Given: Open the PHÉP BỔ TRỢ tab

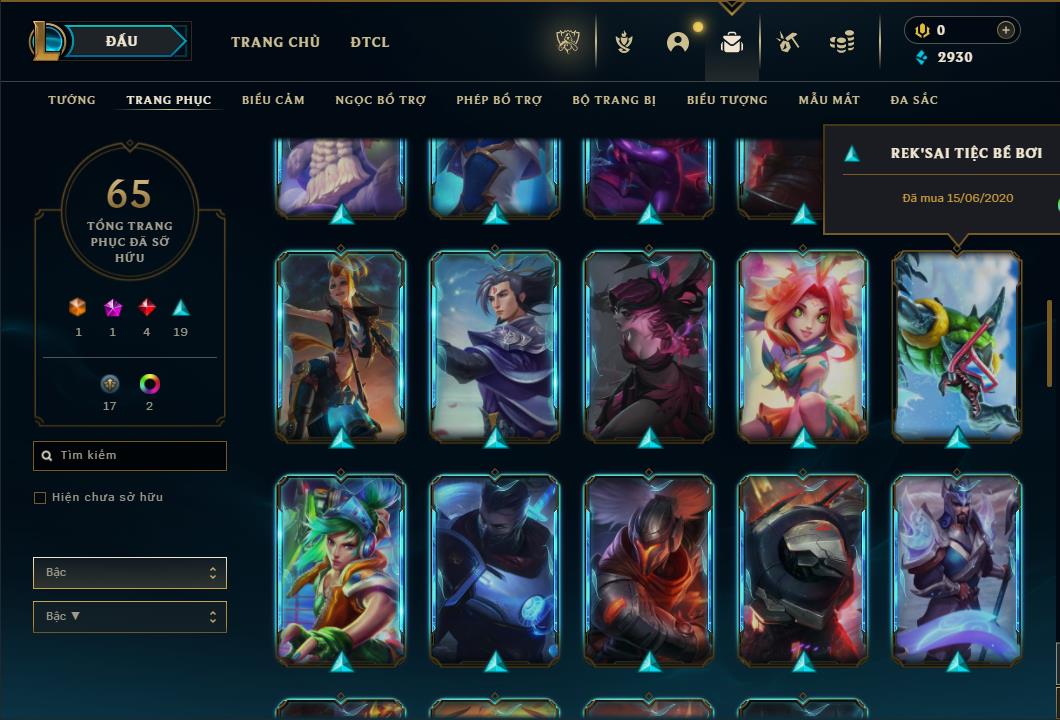Looking at the screenshot, I should 499,100.
